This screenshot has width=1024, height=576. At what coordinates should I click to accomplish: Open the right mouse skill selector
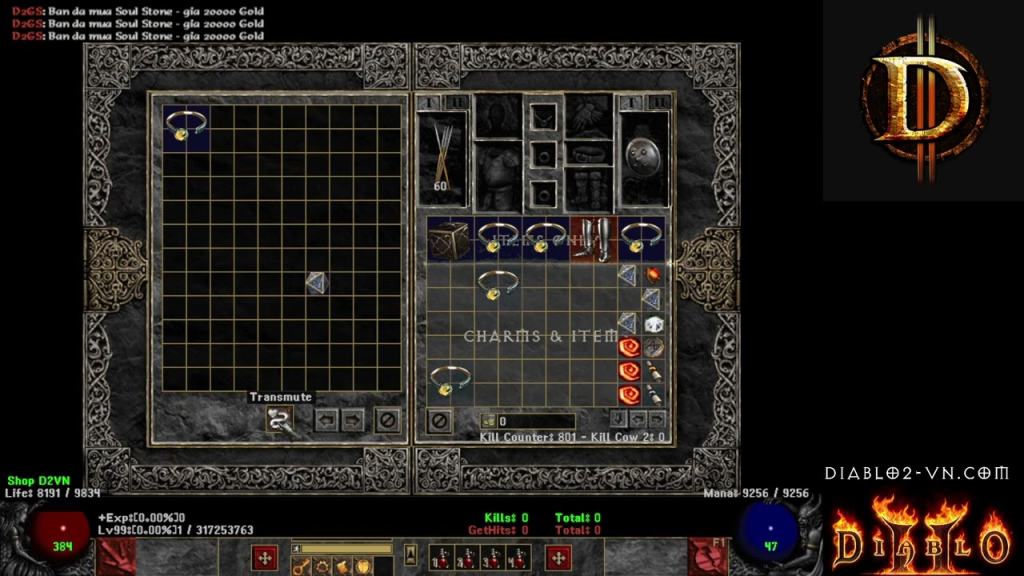tap(558, 557)
